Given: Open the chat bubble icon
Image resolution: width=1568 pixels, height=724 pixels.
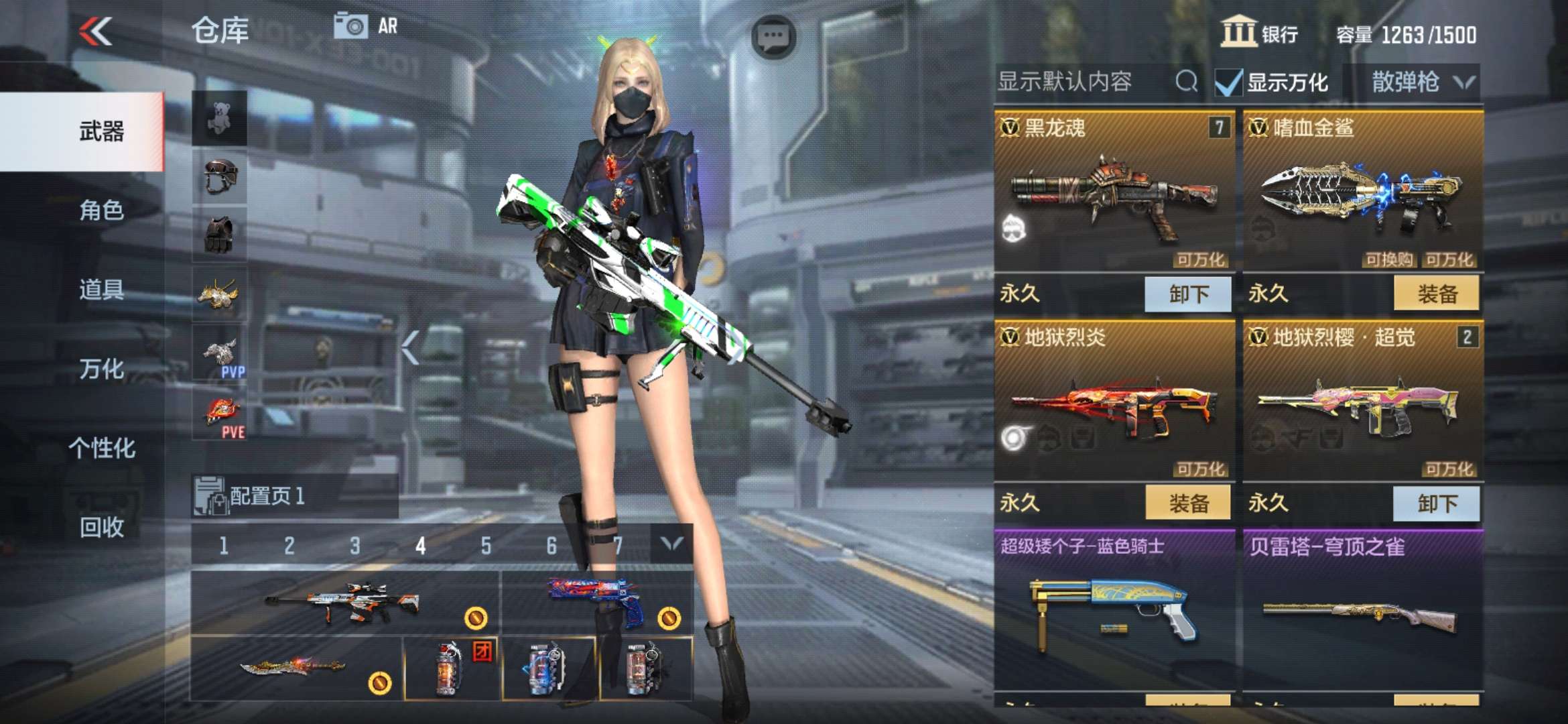Looking at the screenshot, I should coord(773,36).
